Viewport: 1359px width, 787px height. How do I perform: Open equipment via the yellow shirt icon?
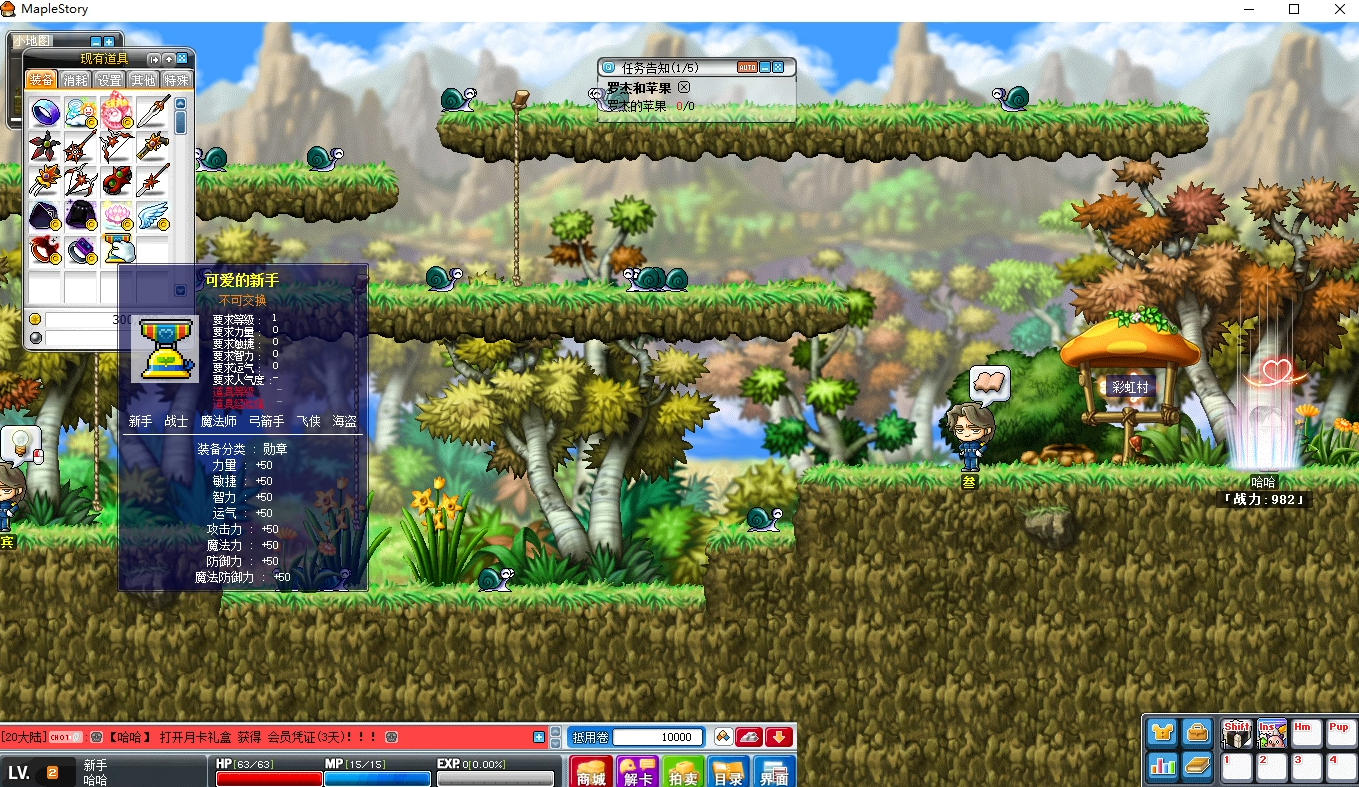(x=1162, y=733)
